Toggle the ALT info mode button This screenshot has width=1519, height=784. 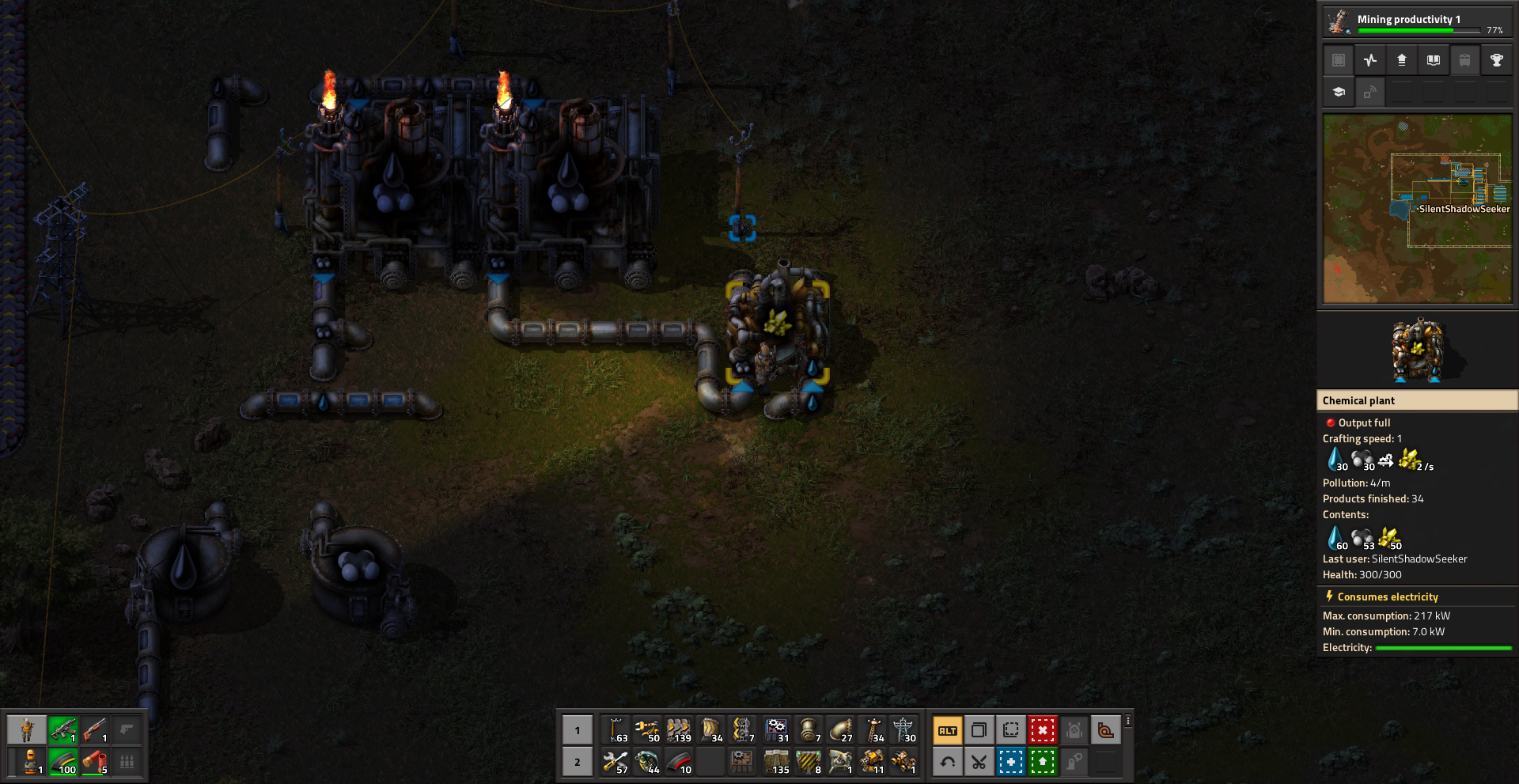coord(947,730)
